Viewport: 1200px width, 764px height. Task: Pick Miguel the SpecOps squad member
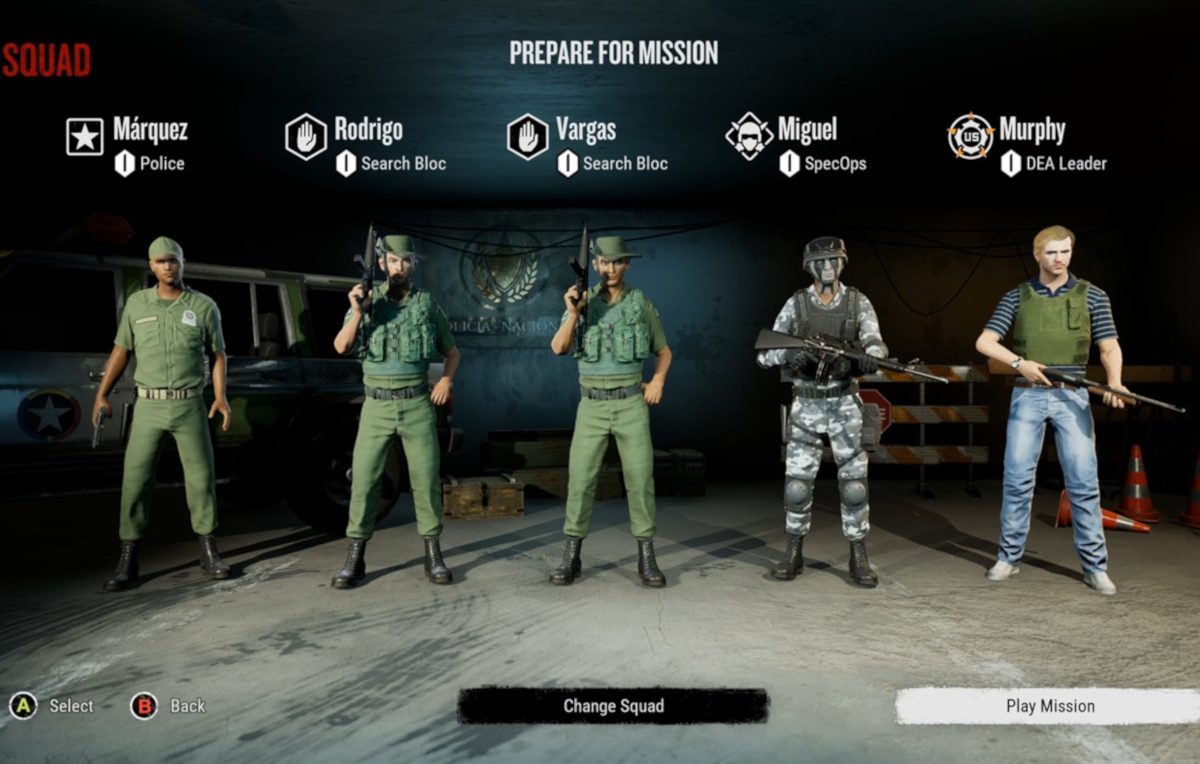tap(806, 131)
